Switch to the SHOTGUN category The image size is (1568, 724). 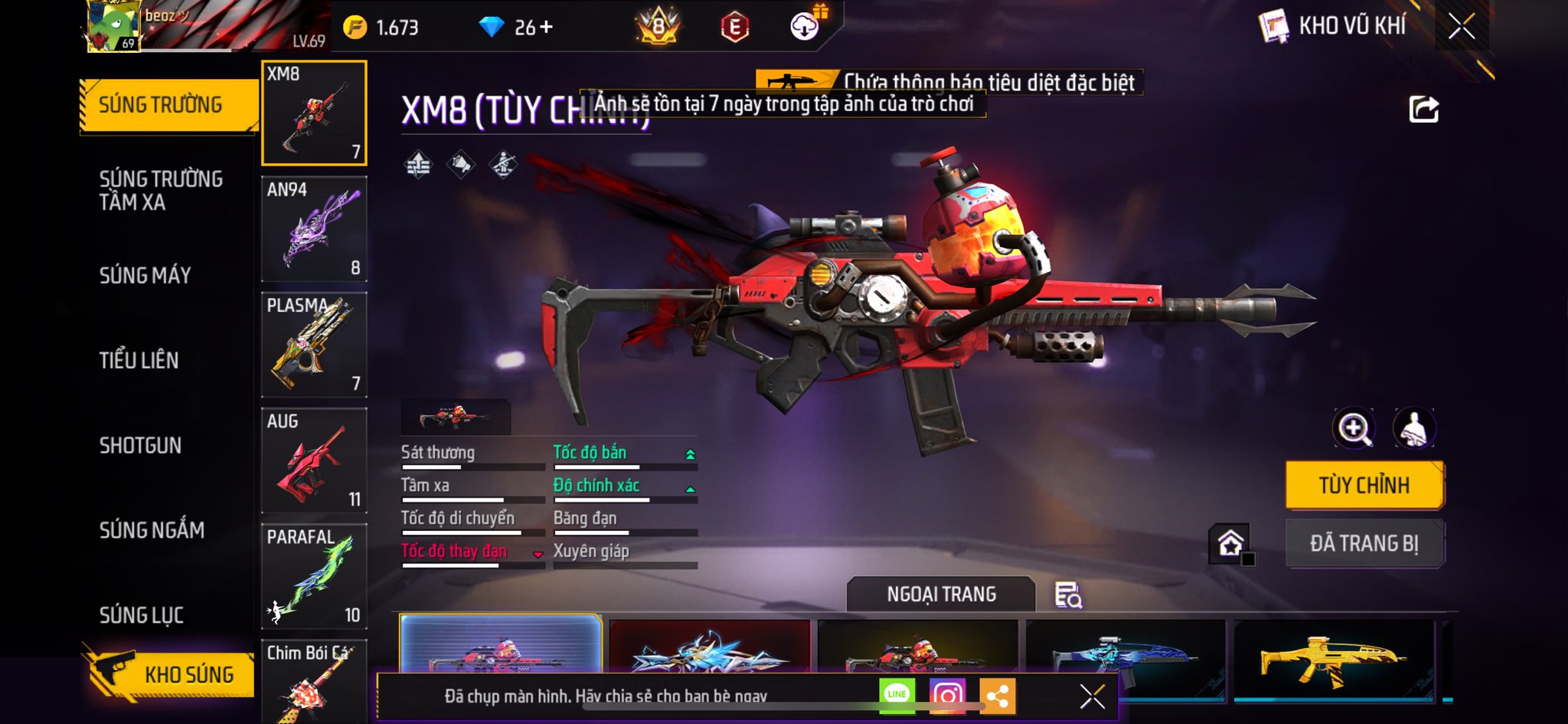[x=140, y=445]
